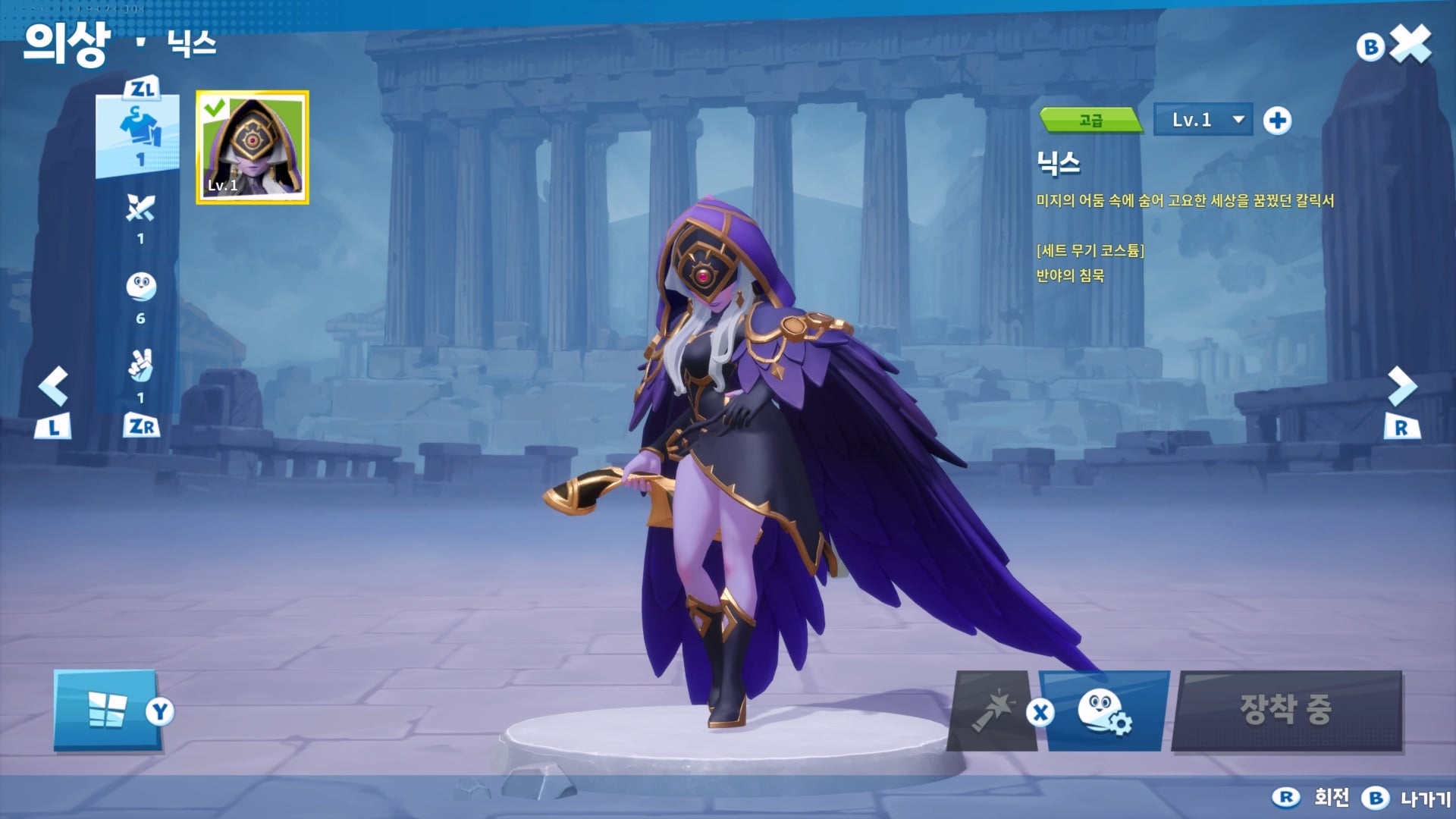Show previous character with left arrow
The width and height of the screenshot is (1456, 819).
point(54,387)
